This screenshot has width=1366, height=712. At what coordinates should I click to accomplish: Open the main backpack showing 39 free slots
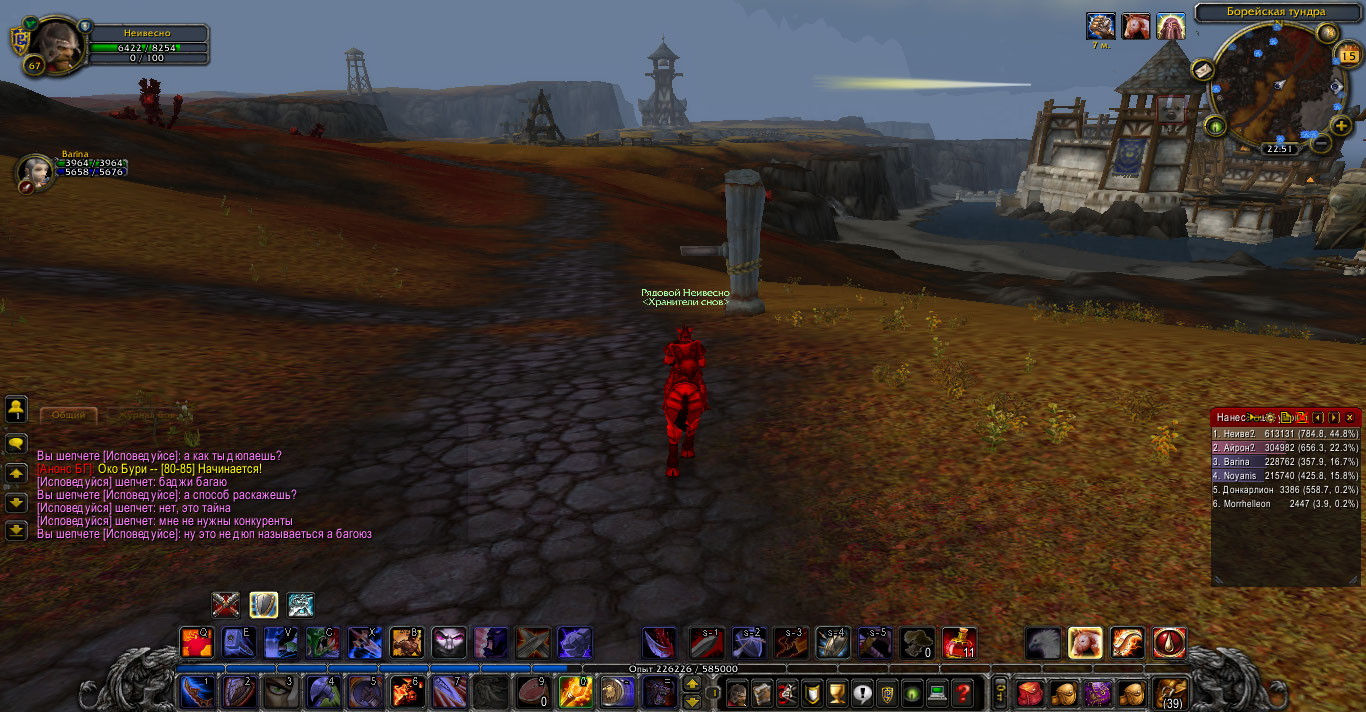(x=1170, y=692)
